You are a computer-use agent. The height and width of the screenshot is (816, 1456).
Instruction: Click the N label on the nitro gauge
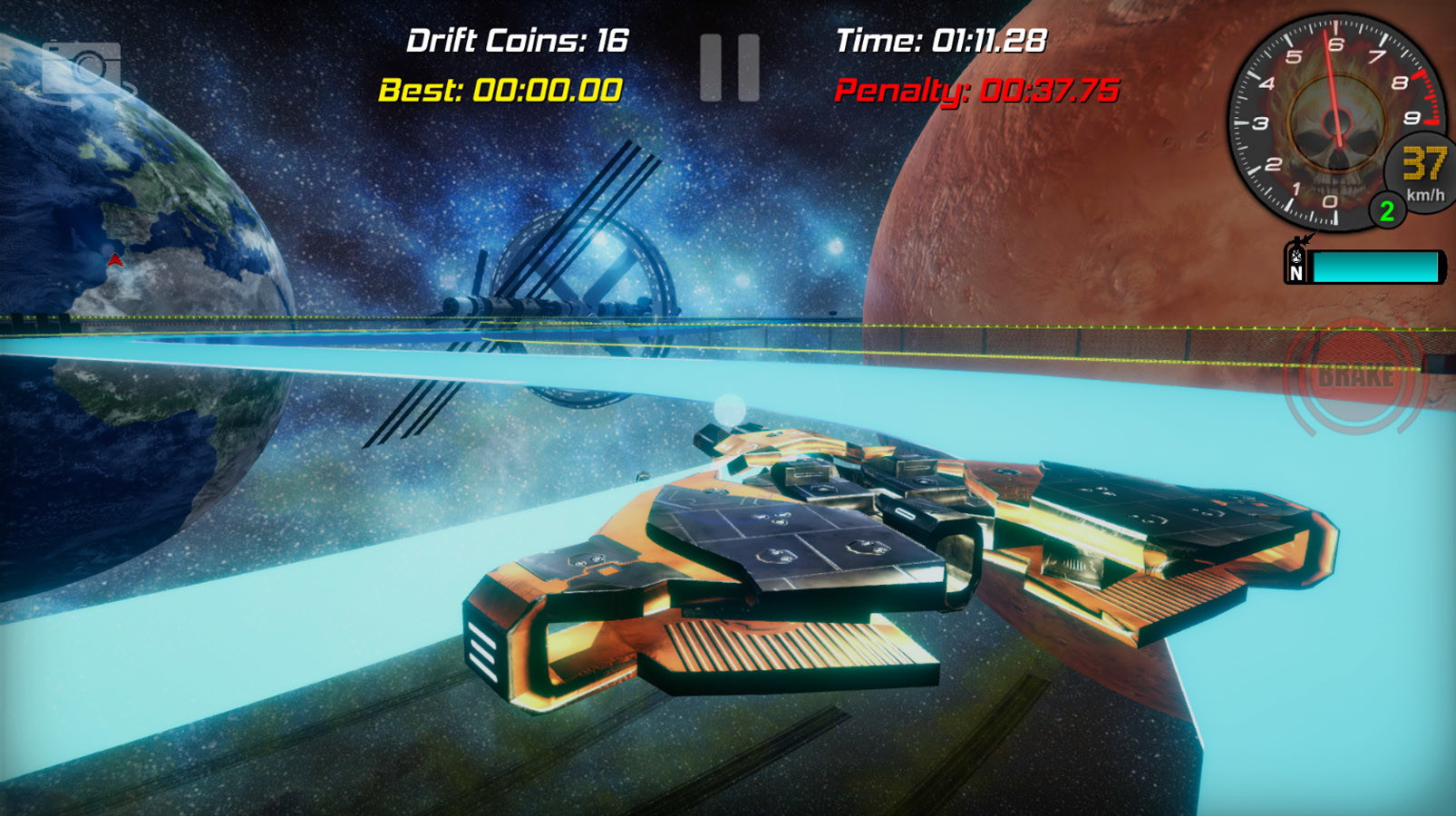pos(1298,272)
